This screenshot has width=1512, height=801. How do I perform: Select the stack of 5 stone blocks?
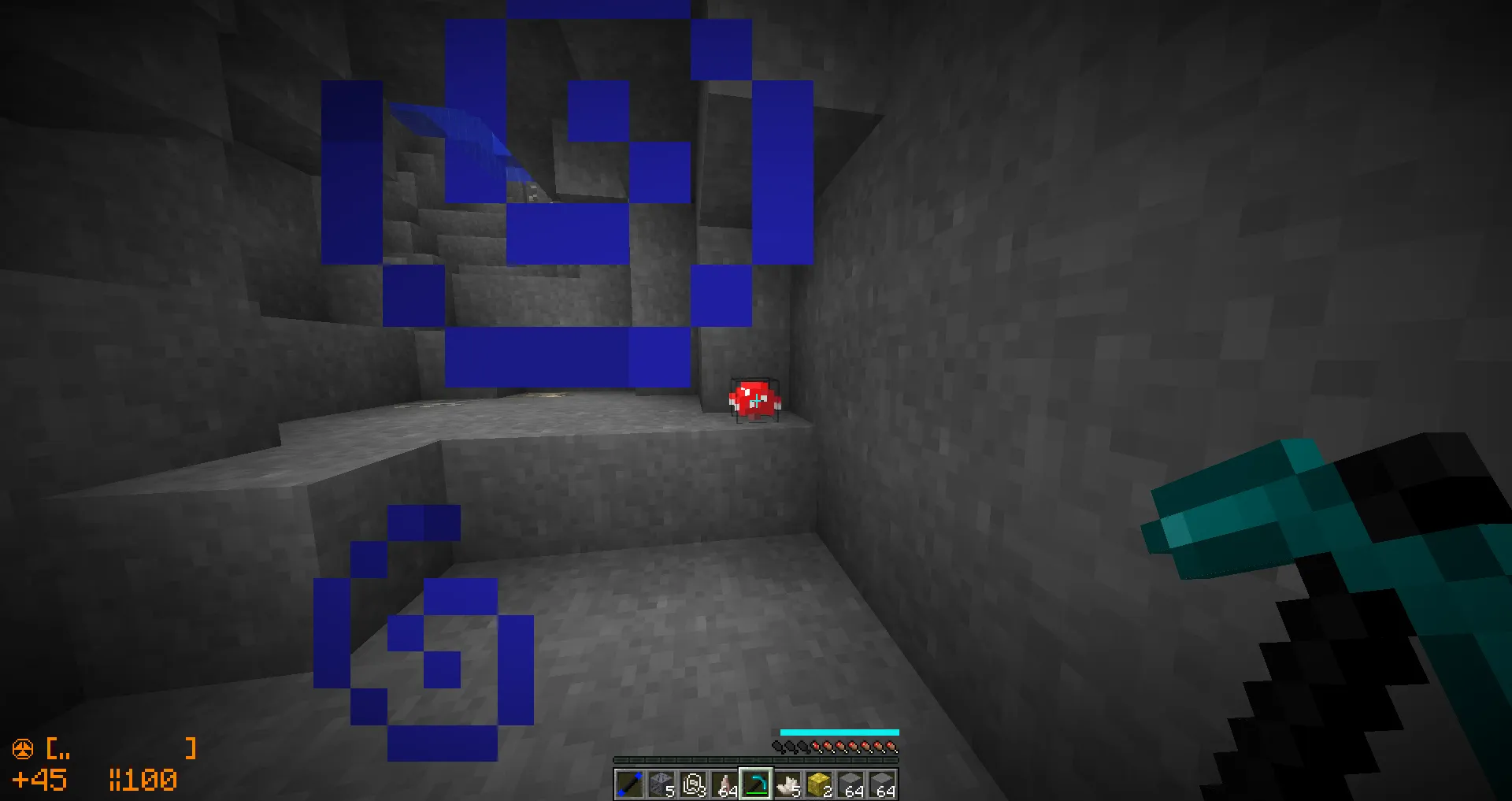coord(660,784)
